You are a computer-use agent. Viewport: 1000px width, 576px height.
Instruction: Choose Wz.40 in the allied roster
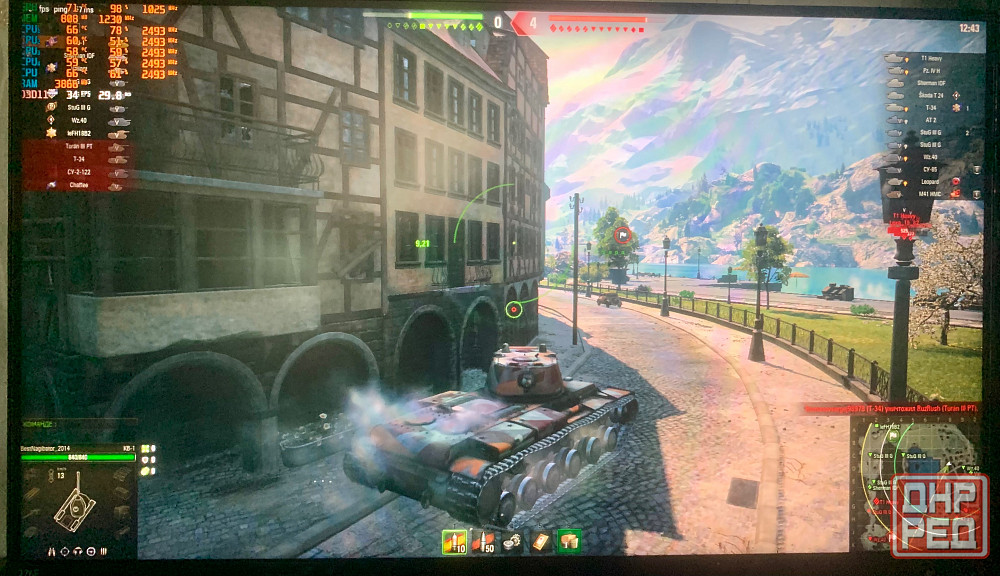pos(82,119)
